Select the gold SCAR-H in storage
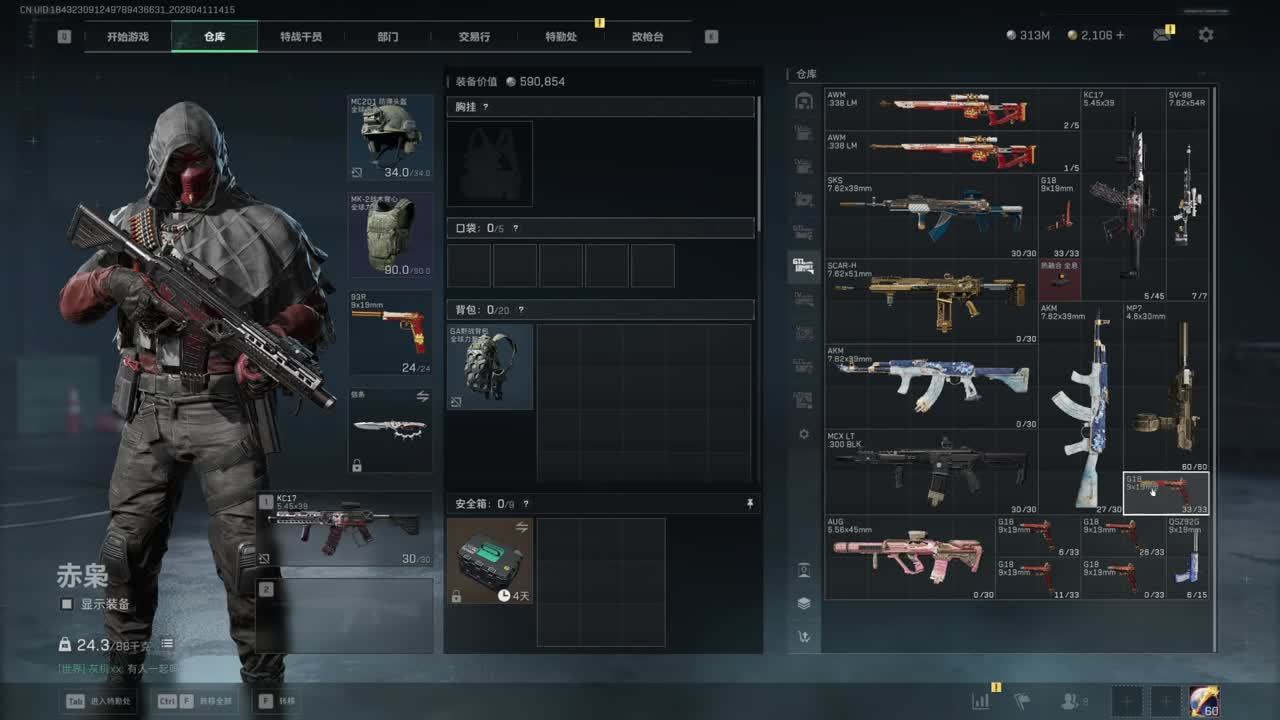1280x720 pixels. click(x=930, y=301)
